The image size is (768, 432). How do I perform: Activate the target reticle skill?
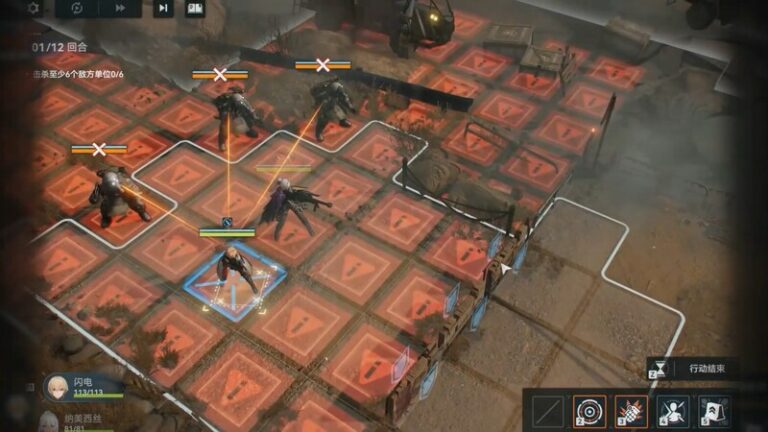point(588,410)
